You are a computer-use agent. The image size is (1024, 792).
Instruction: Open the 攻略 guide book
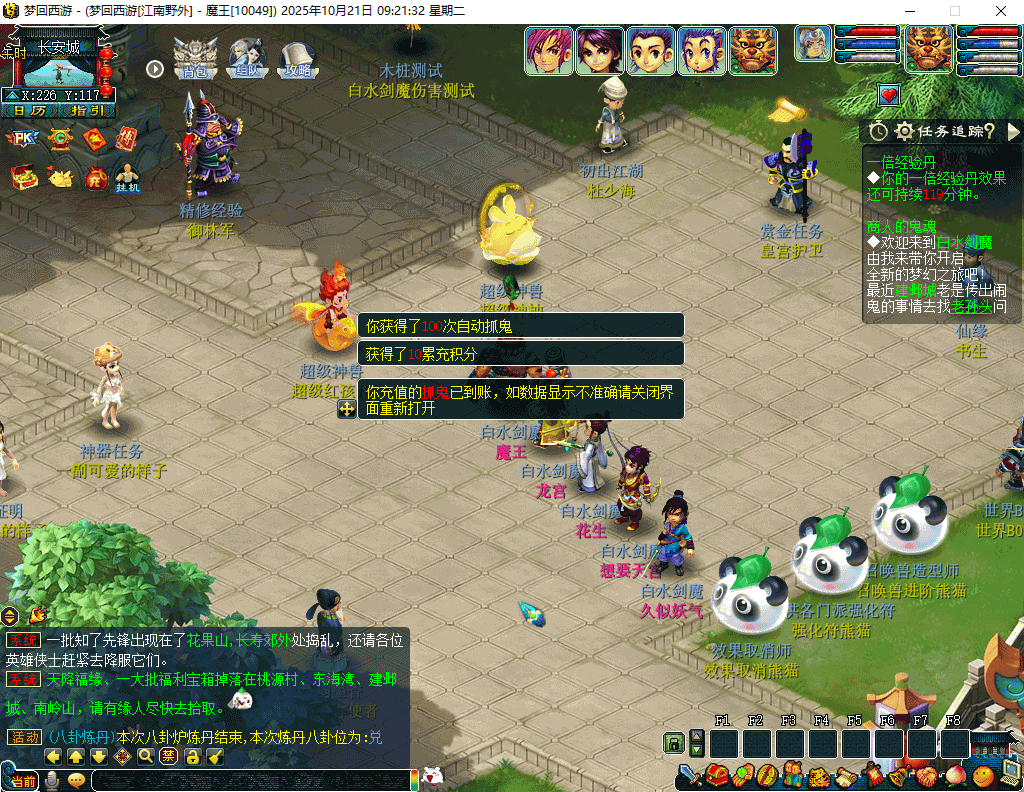297,59
